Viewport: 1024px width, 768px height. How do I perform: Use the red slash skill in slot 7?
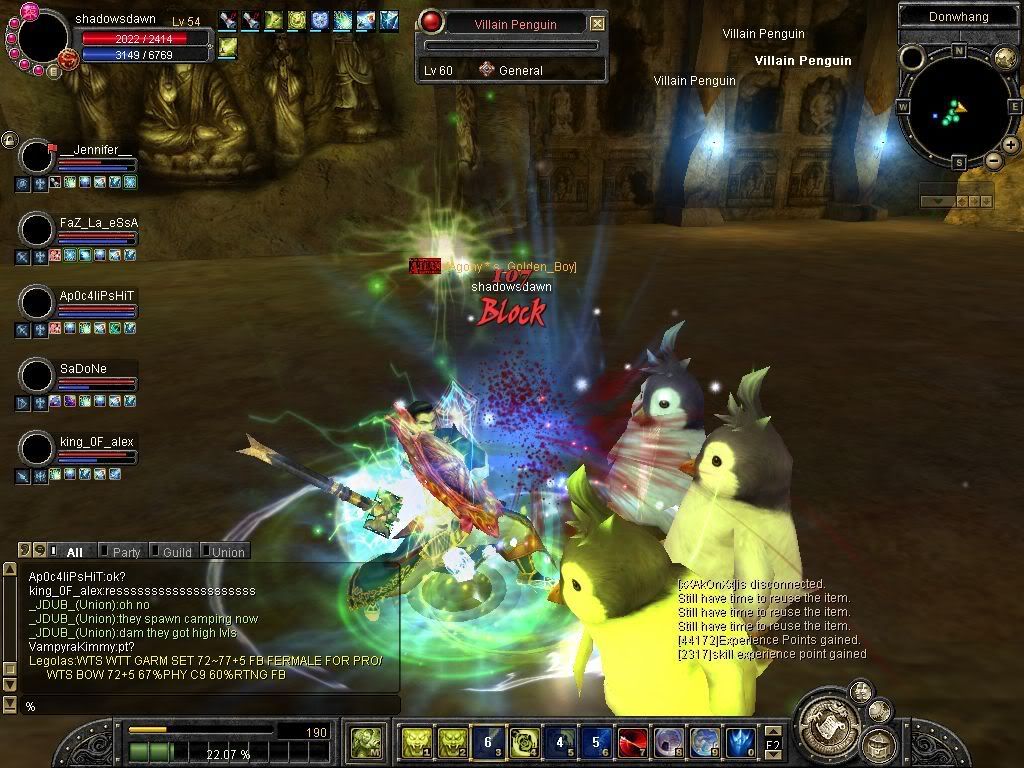coord(632,742)
